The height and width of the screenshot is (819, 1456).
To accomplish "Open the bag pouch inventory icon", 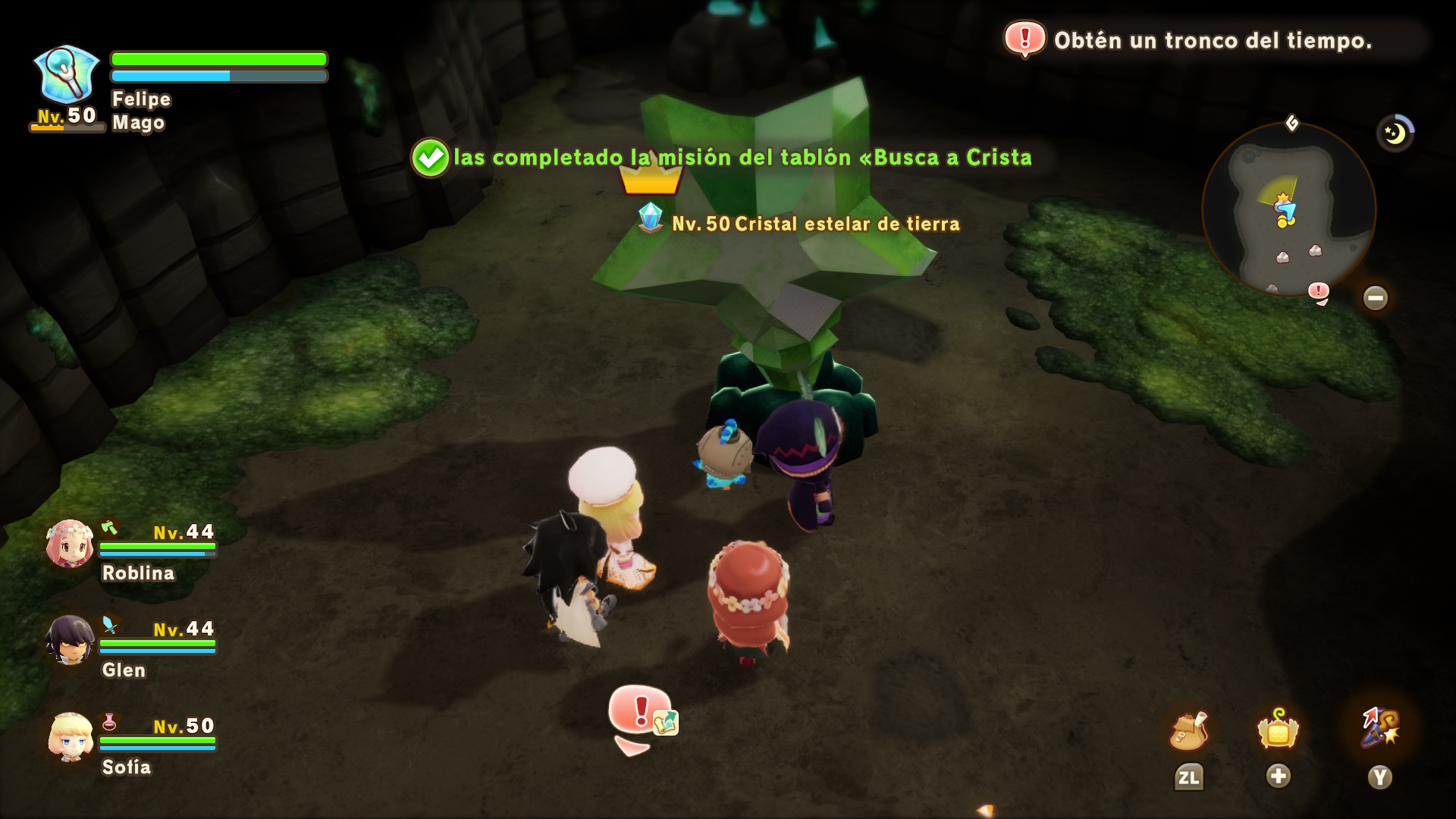I will (x=1188, y=732).
